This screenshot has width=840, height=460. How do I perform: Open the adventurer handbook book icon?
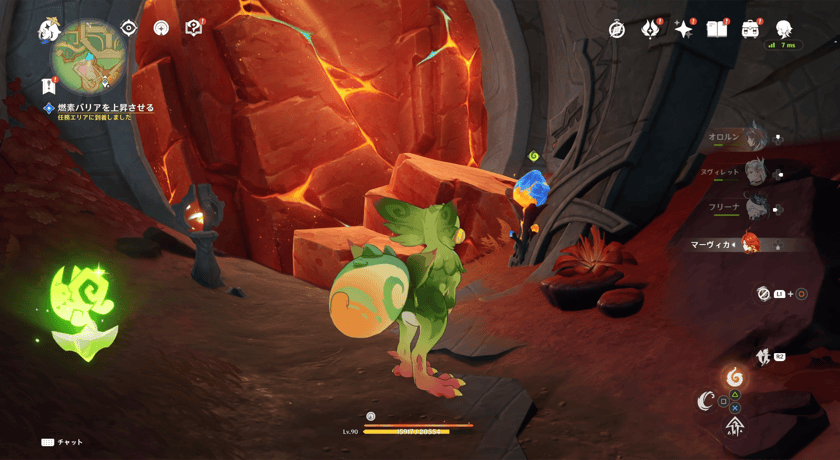pyautogui.click(x=717, y=30)
